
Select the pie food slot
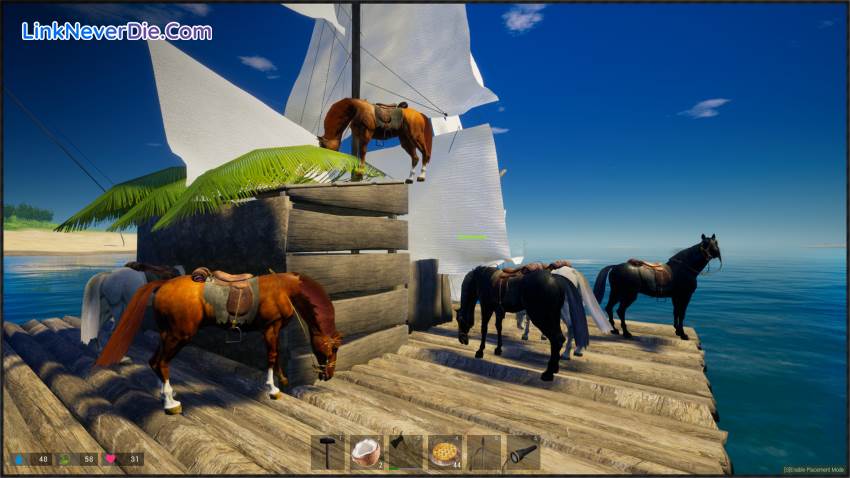pyautogui.click(x=444, y=452)
